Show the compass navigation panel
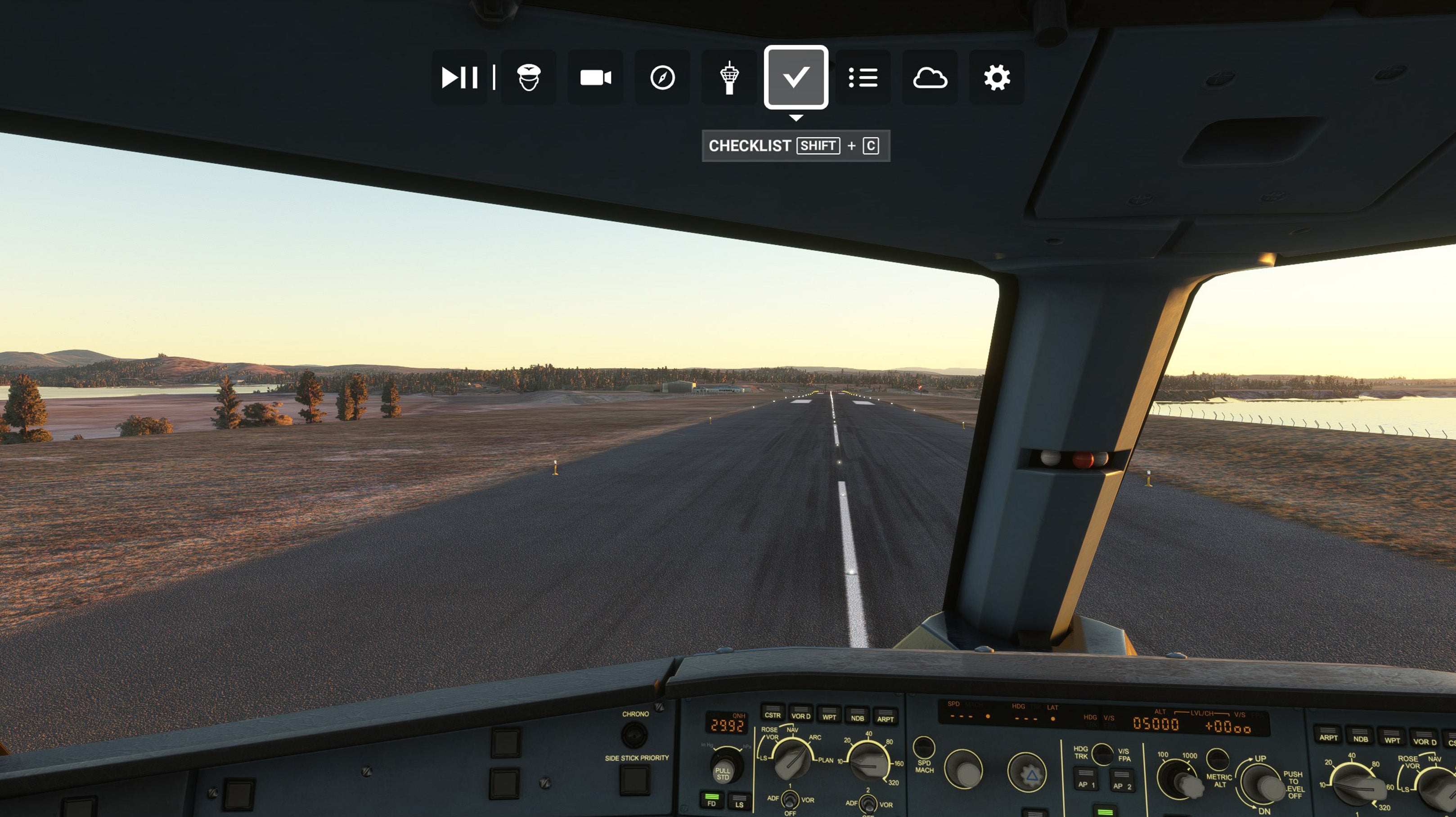 pos(662,77)
